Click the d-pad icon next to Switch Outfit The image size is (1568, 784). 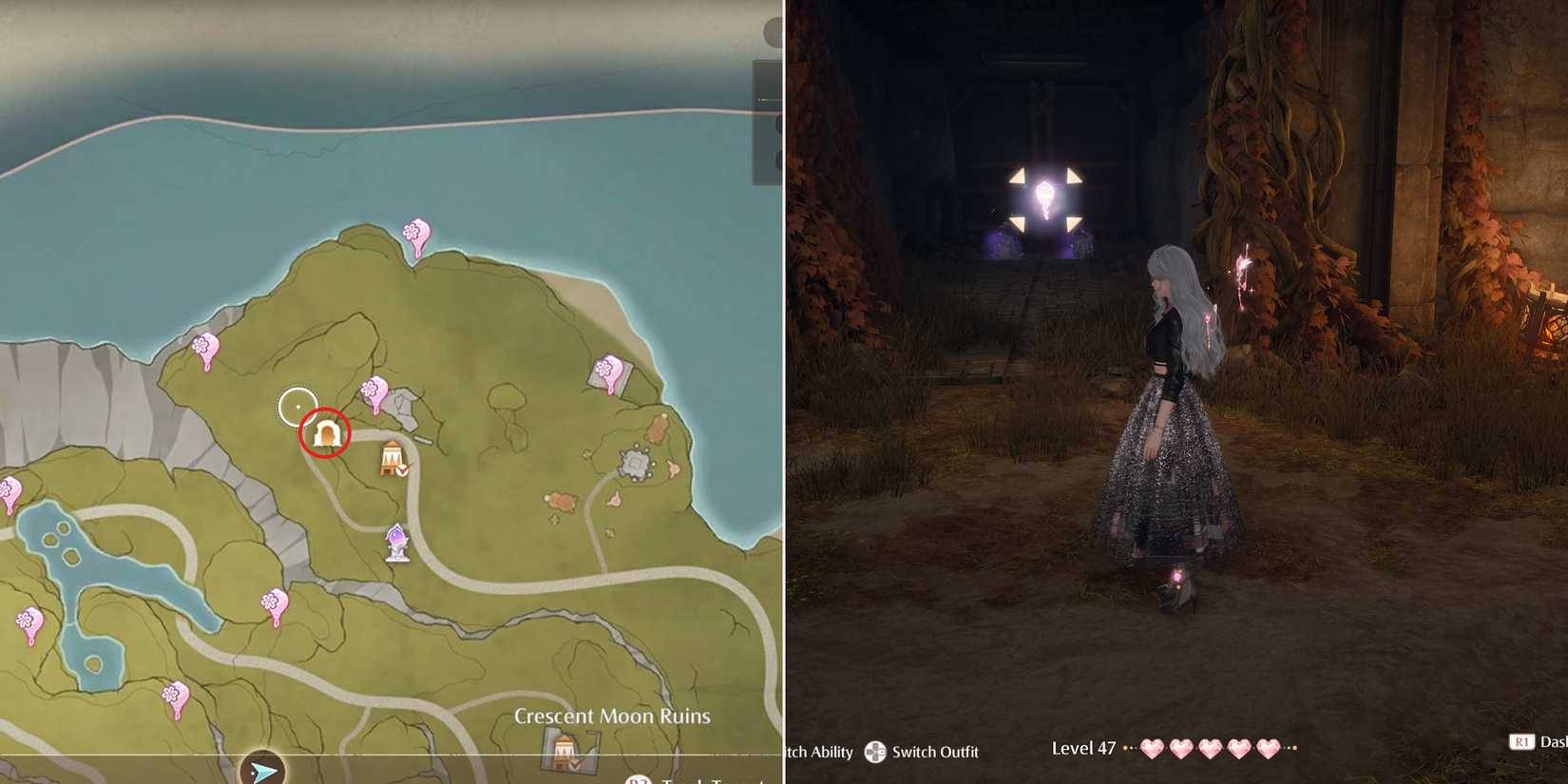pos(873,753)
